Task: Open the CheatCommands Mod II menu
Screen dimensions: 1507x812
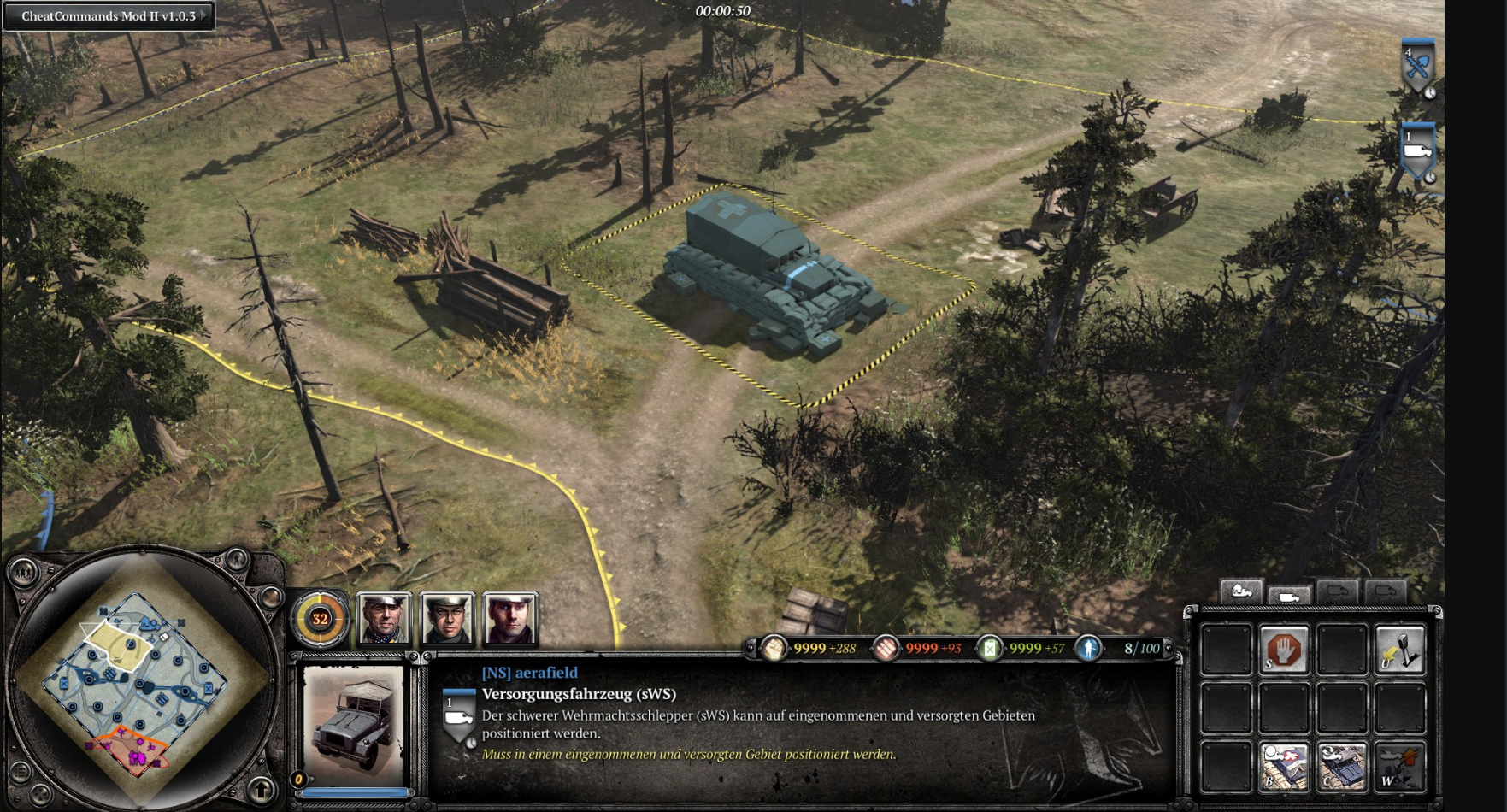Action: pyautogui.click(x=109, y=16)
